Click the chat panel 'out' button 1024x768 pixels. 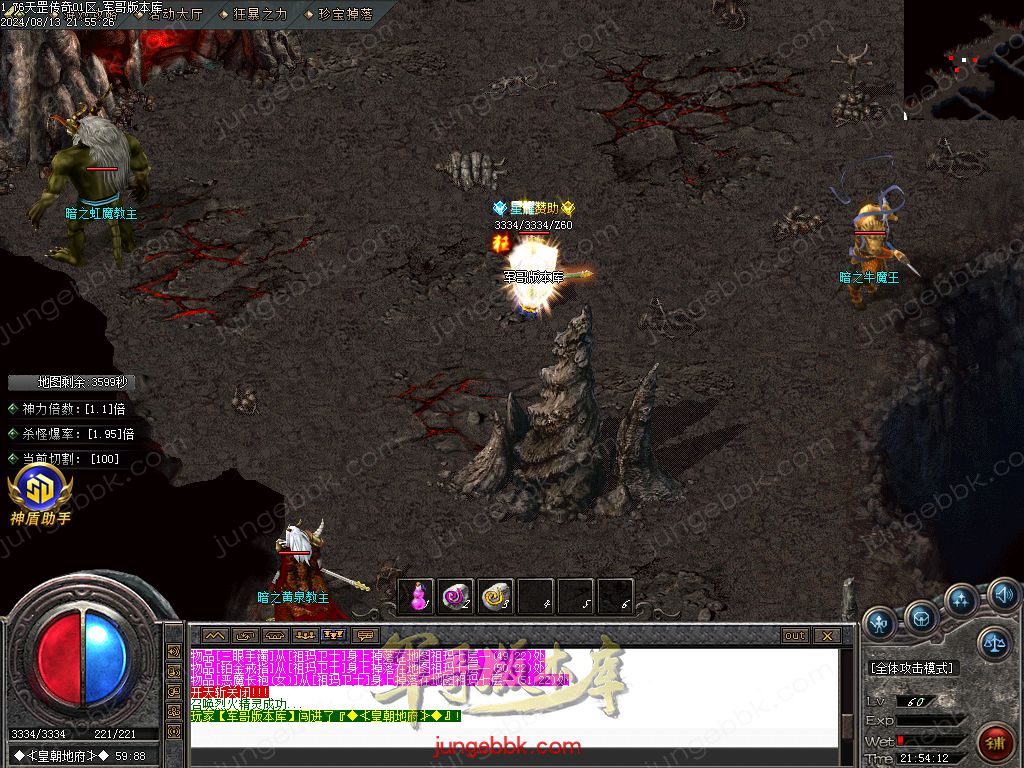(x=795, y=635)
